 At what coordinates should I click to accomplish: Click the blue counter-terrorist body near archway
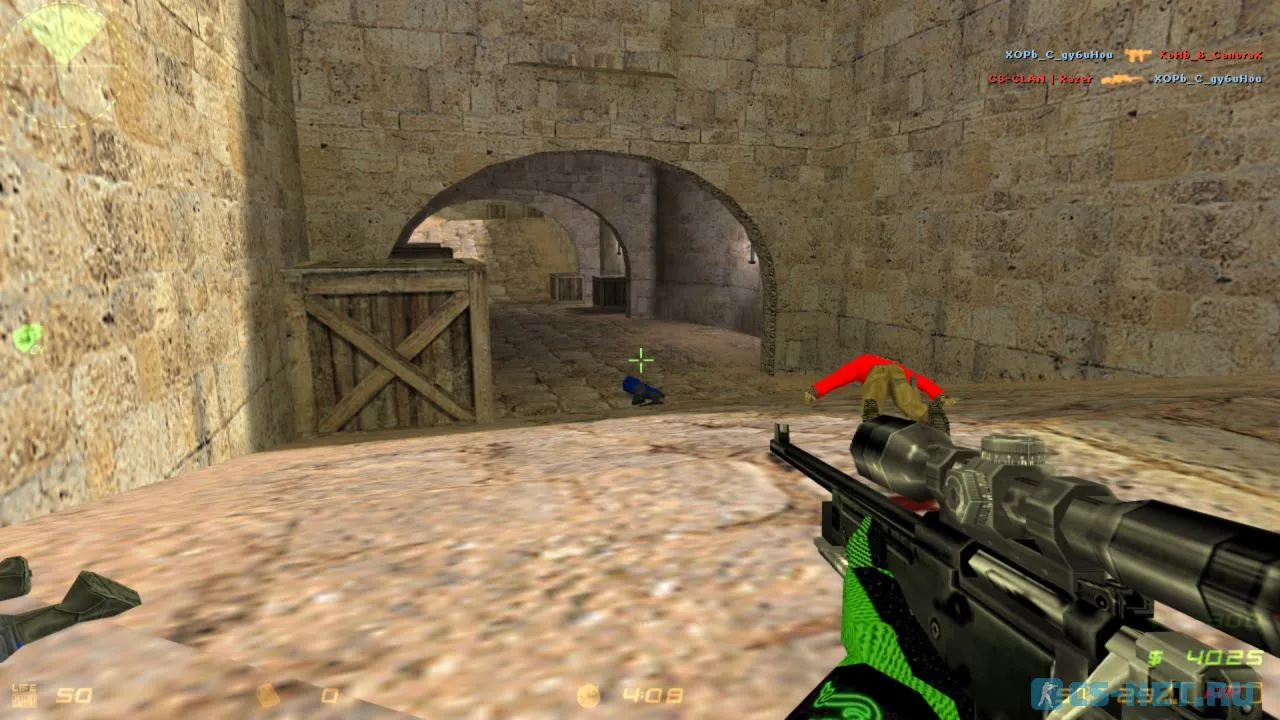coord(641,389)
